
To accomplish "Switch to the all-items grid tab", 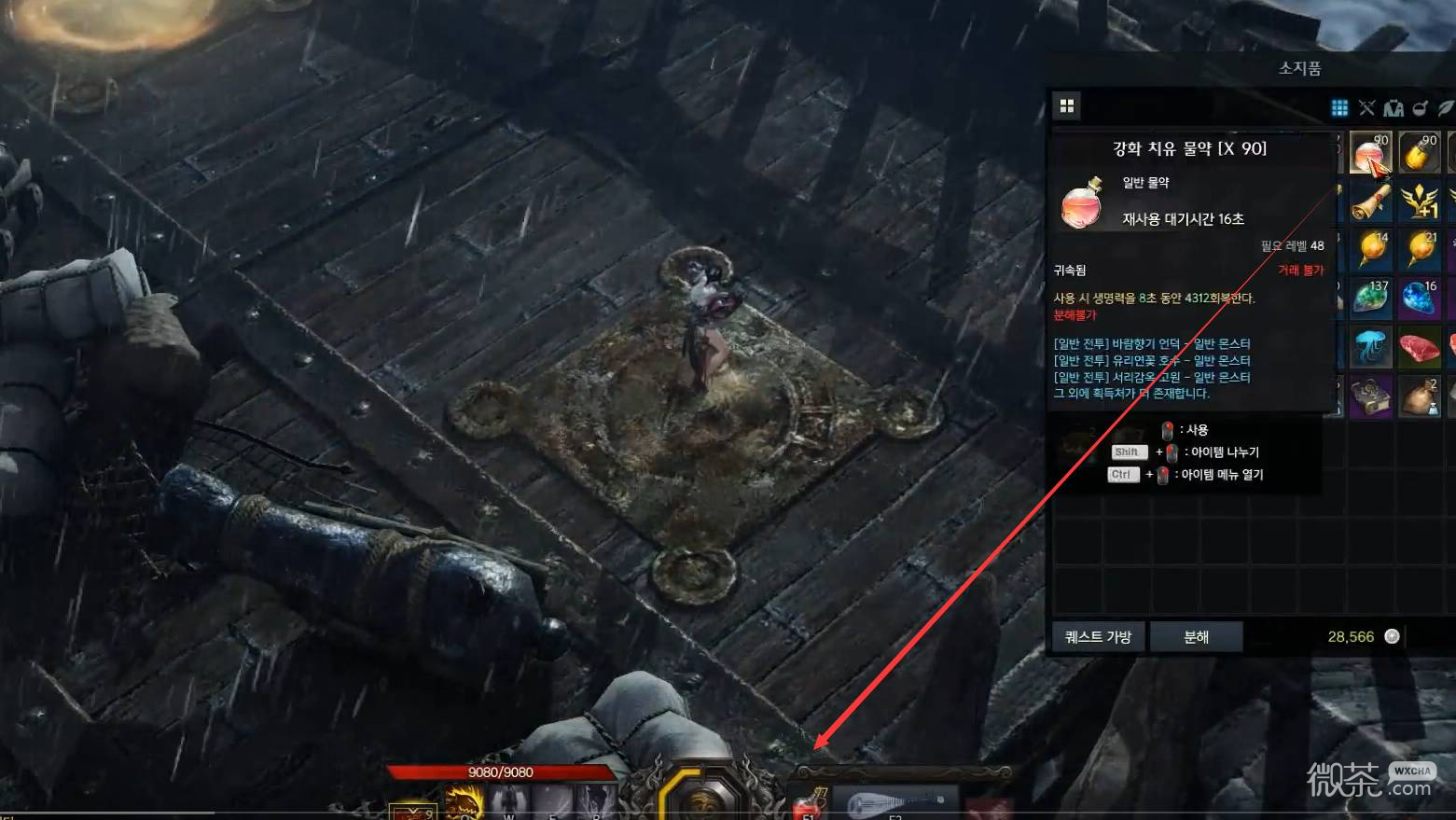I will [1339, 108].
